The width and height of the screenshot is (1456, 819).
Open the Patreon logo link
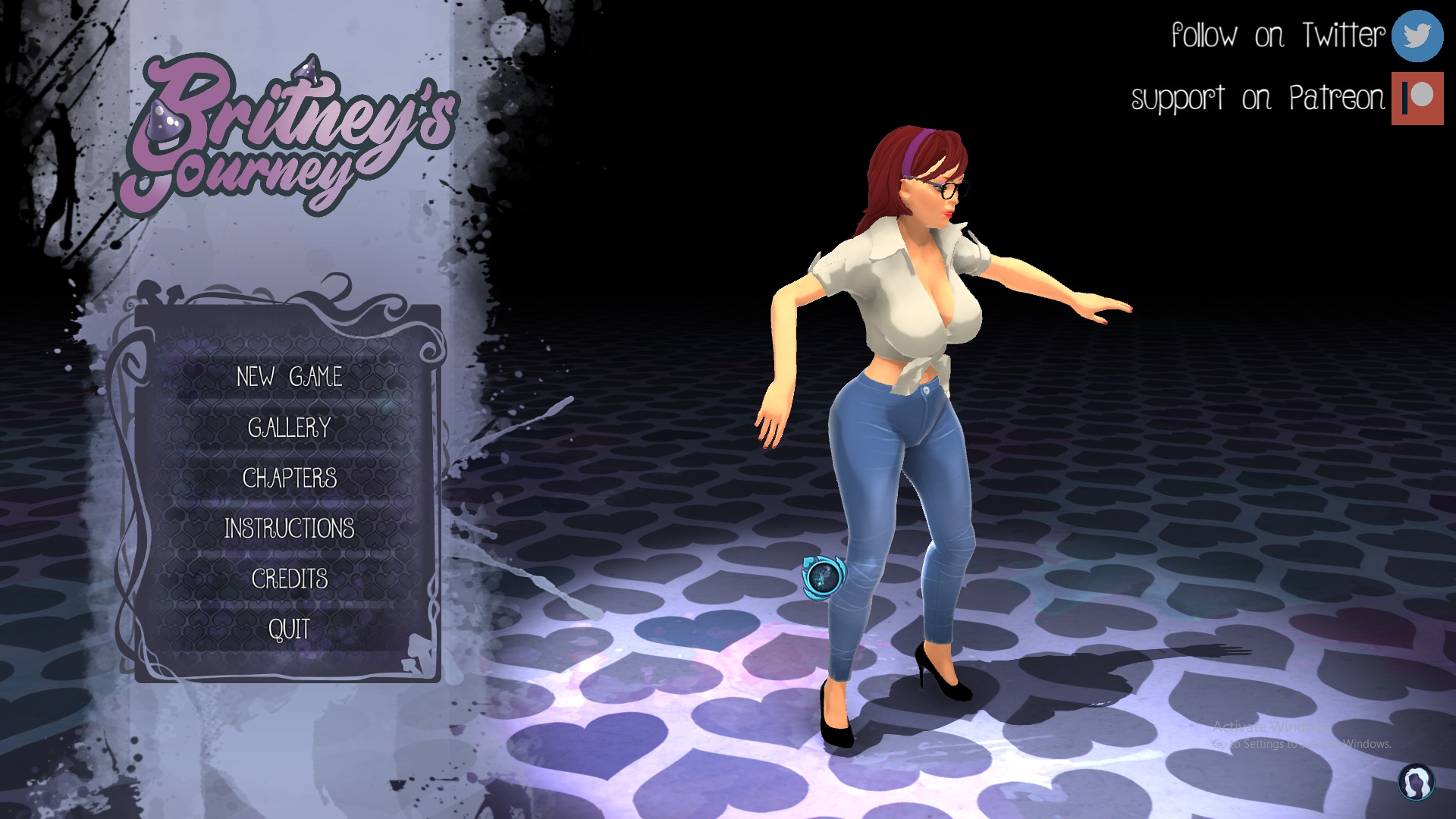[1417, 99]
